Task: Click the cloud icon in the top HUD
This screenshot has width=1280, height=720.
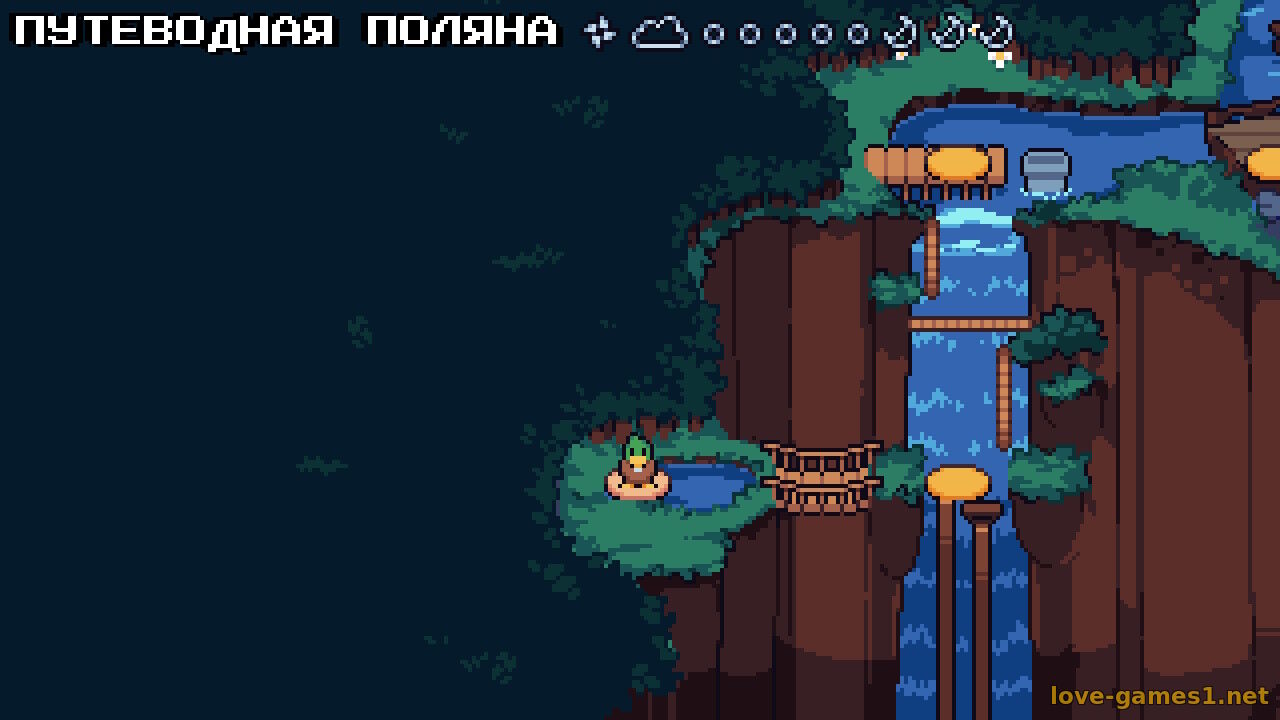Action: 660,34
